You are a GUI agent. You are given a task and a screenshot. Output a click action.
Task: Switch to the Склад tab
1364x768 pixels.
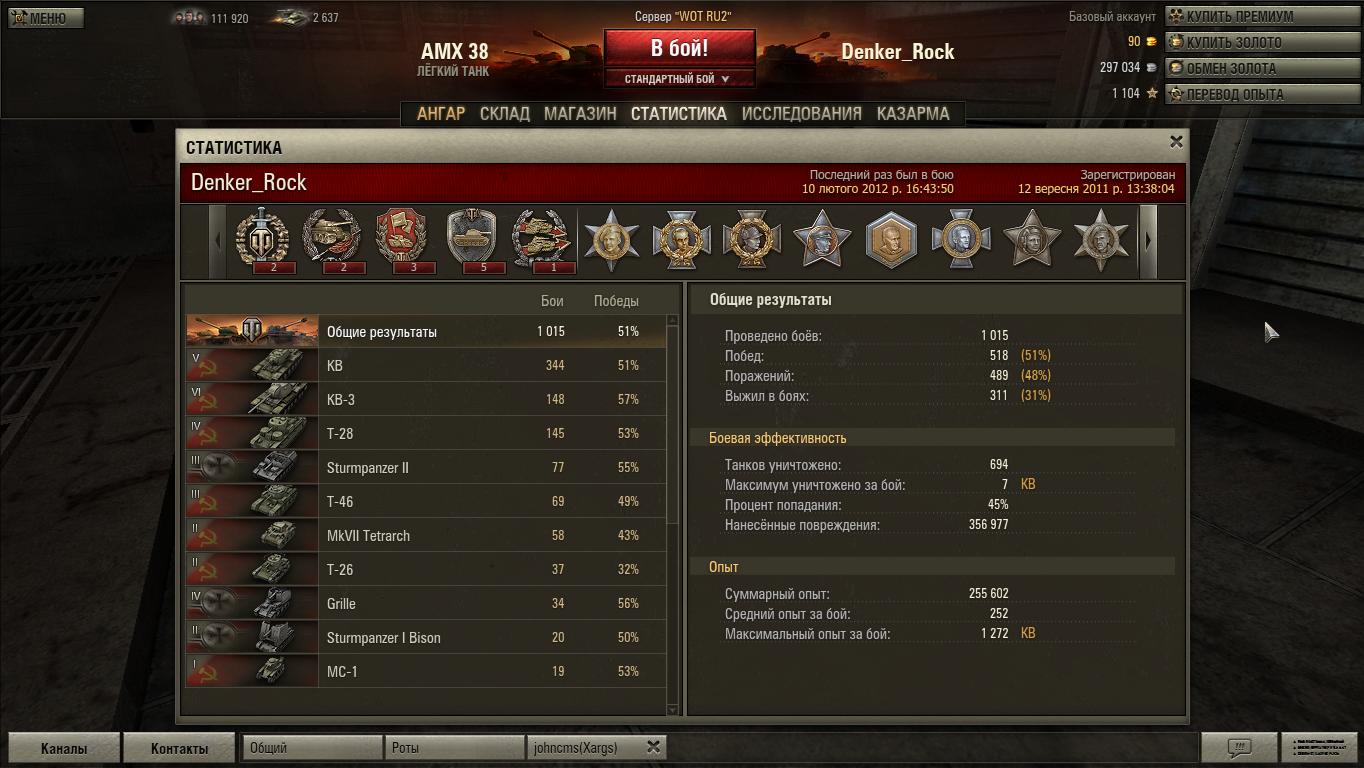tap(505, 113)
